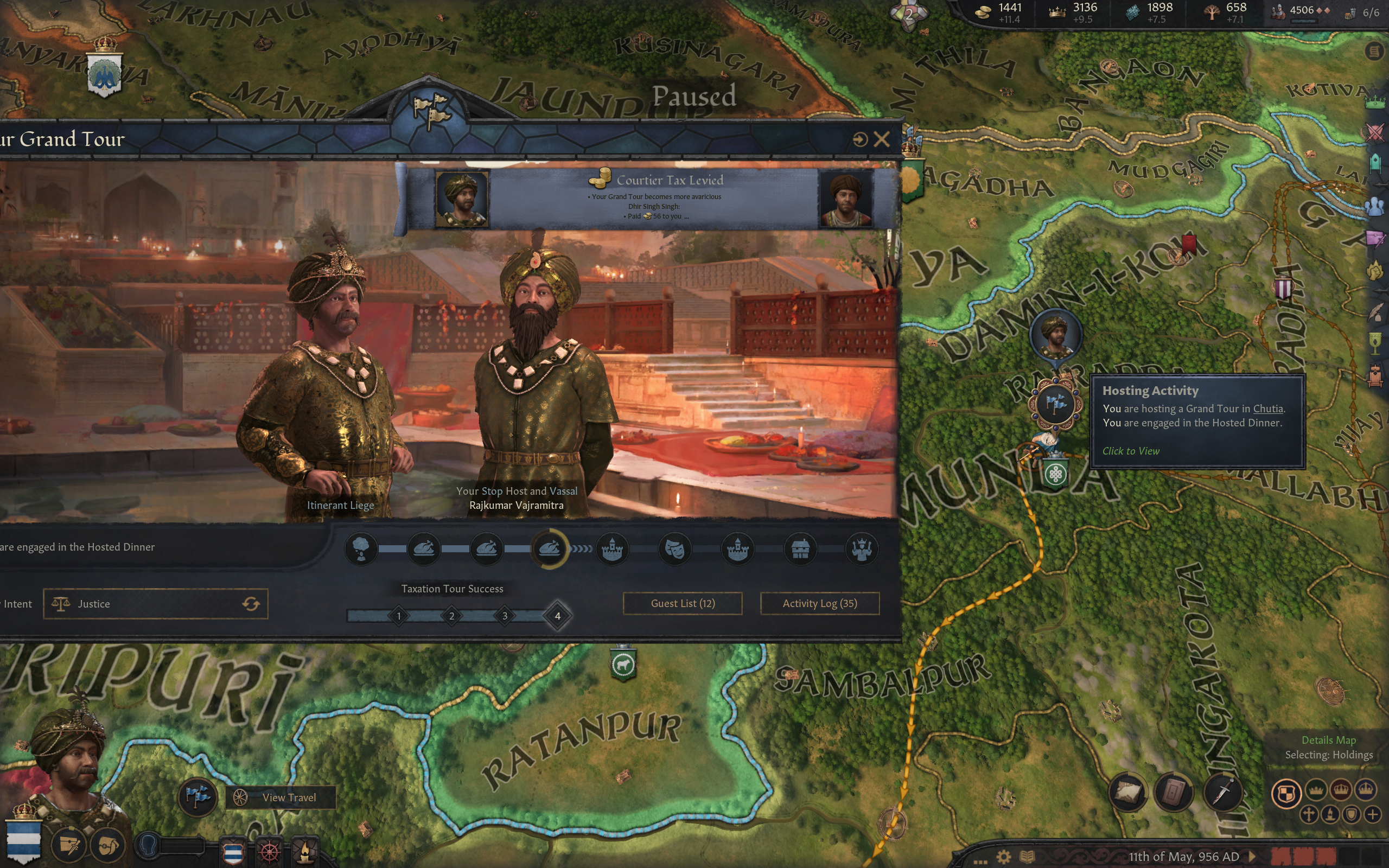
Task: Select the Realms map mode shield icon
Action: pyautogui.click(x=1286, y=793)
